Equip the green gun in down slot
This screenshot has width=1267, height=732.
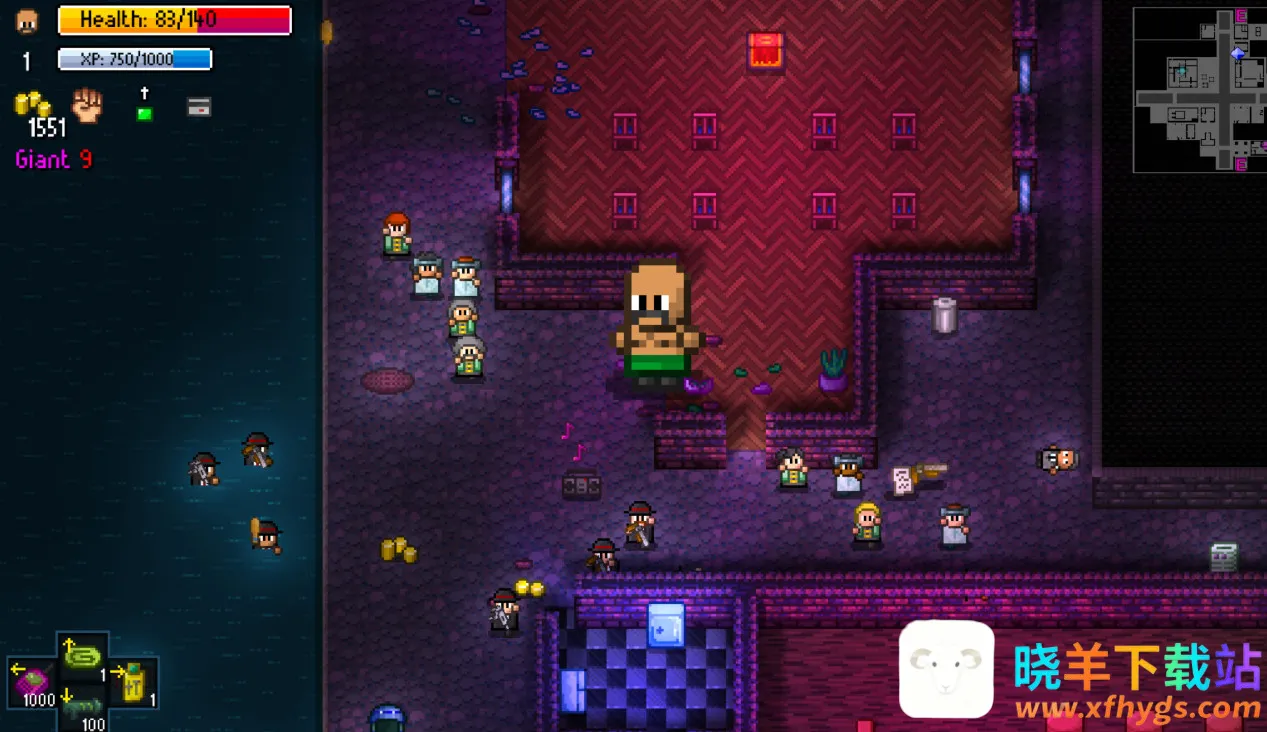(x=84, y=708)
